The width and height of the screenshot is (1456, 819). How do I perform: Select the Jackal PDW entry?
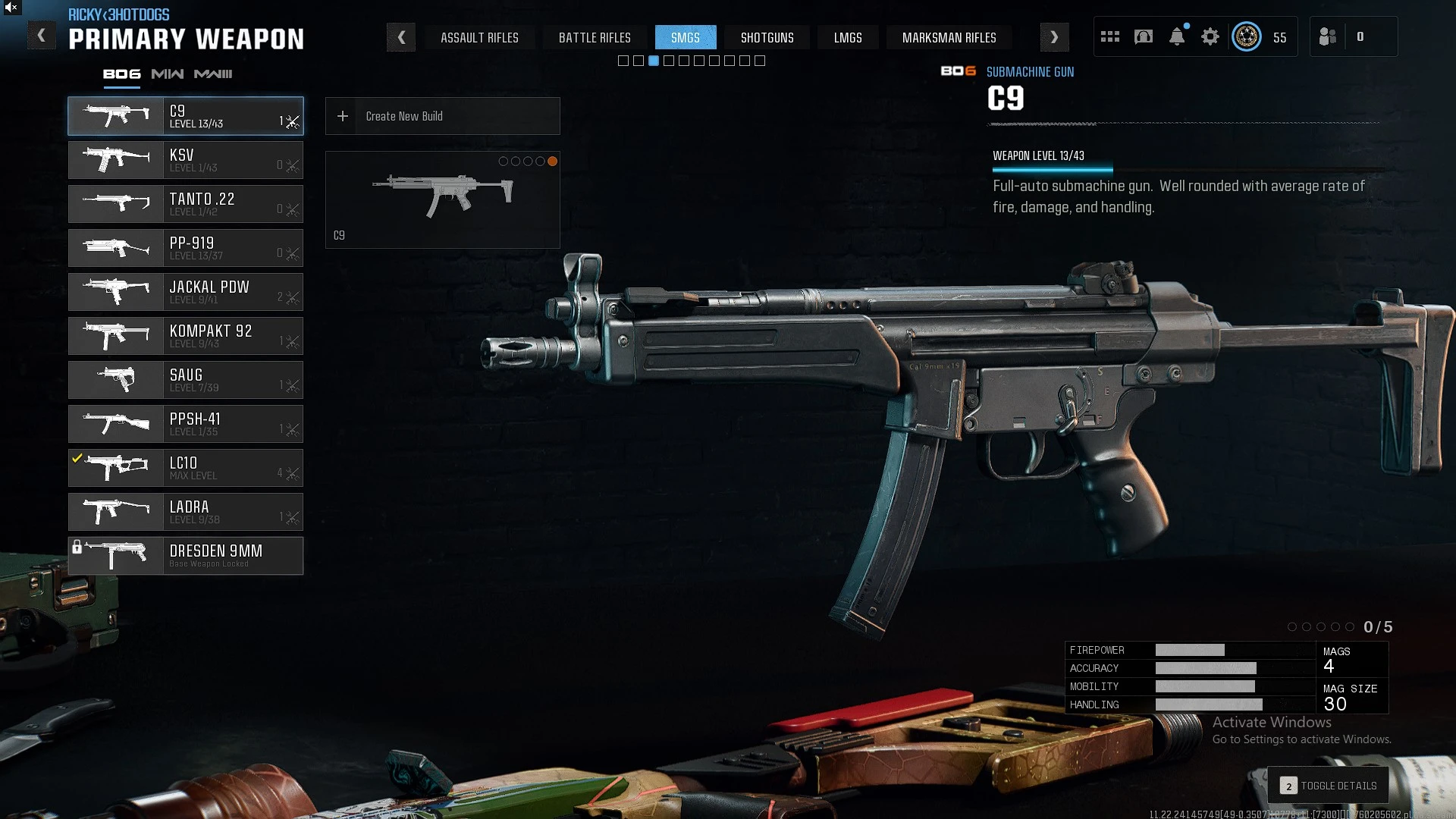pos(186,292)
